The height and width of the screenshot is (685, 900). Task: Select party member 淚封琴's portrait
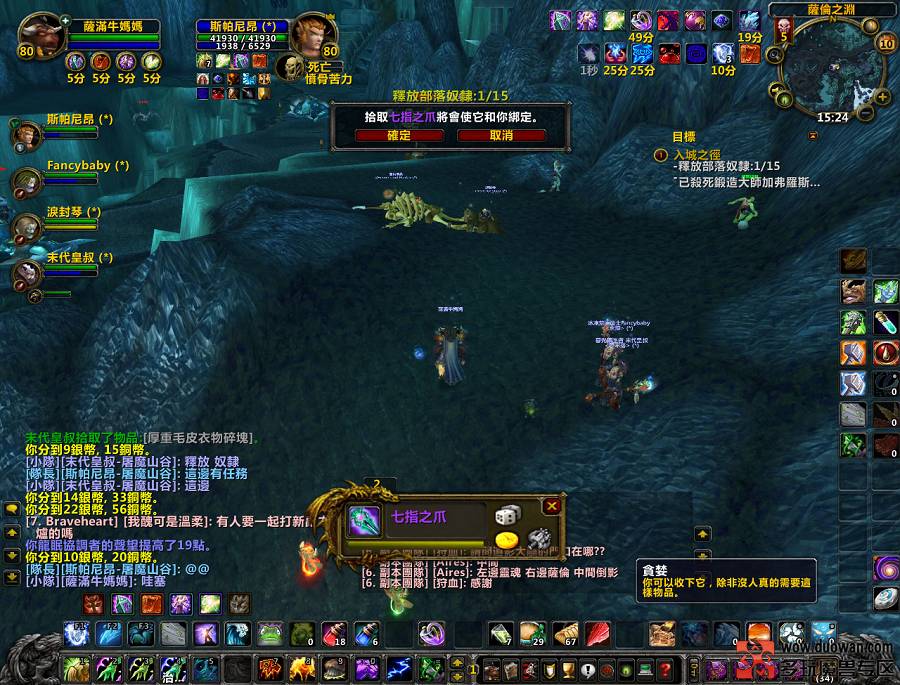click(27, 227)
